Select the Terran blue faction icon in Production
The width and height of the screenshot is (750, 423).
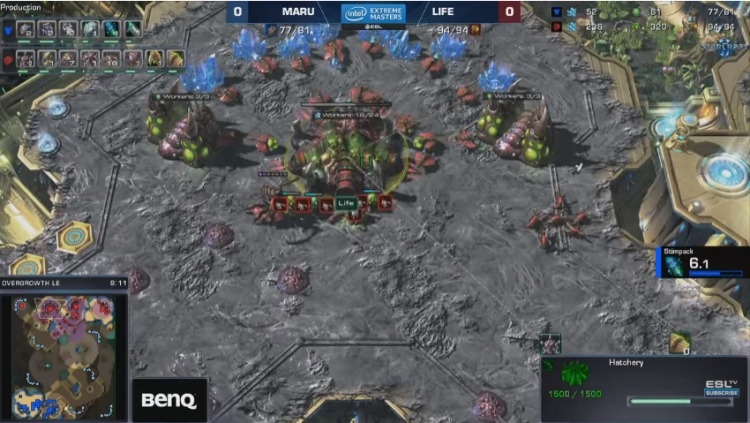[x=8, y=29]
